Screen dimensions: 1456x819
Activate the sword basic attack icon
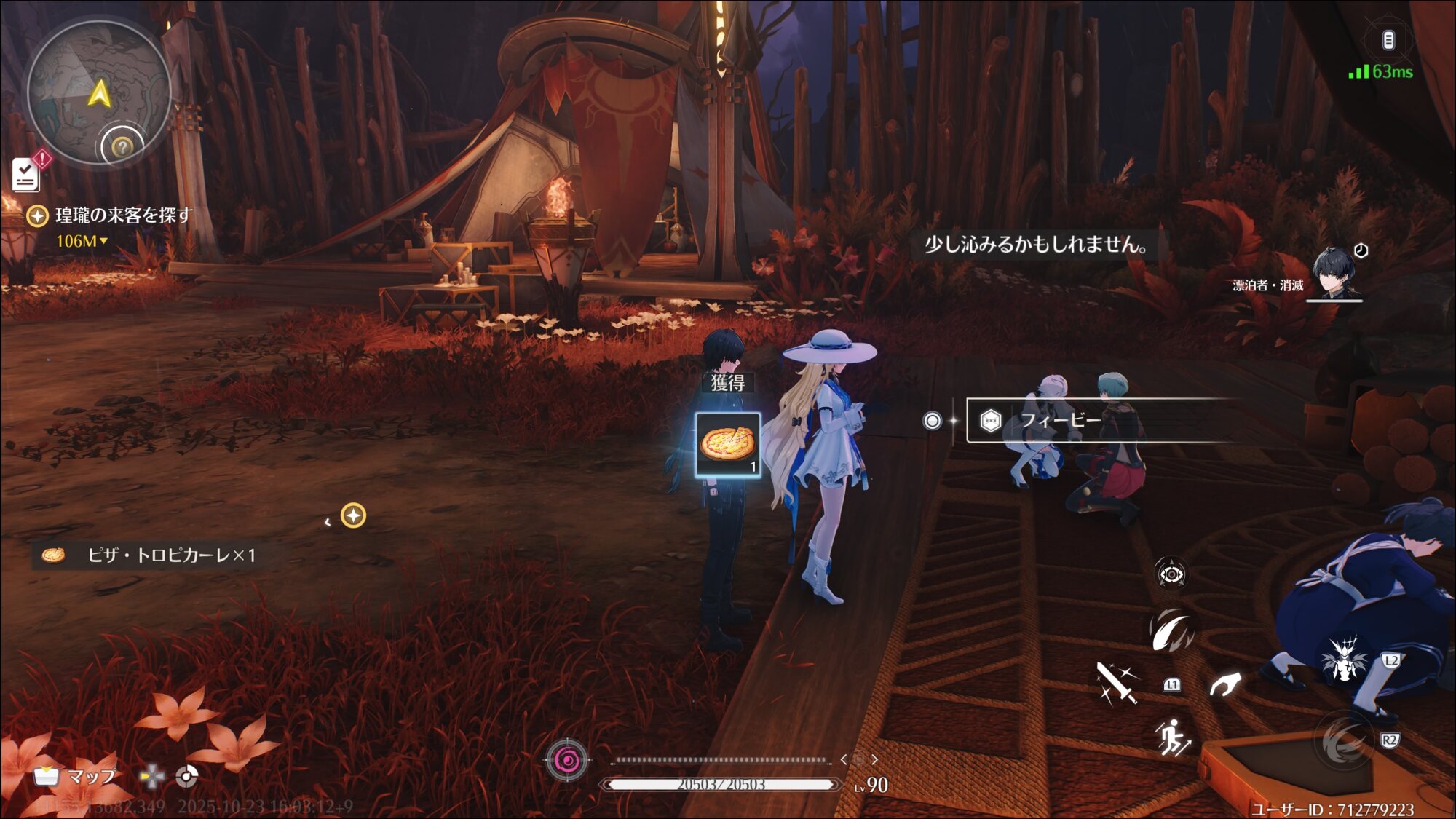point(1116,683)
